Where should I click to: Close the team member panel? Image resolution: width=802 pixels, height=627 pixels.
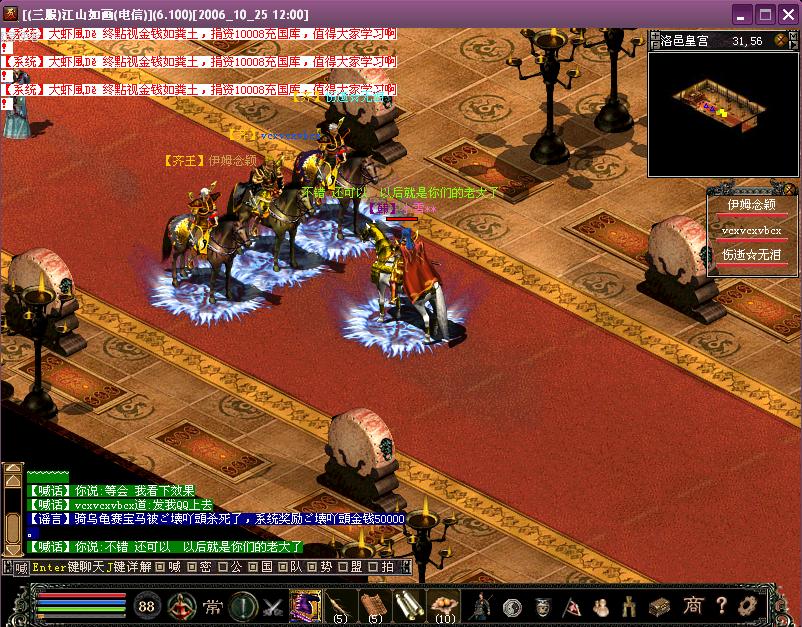coord(790,189)
